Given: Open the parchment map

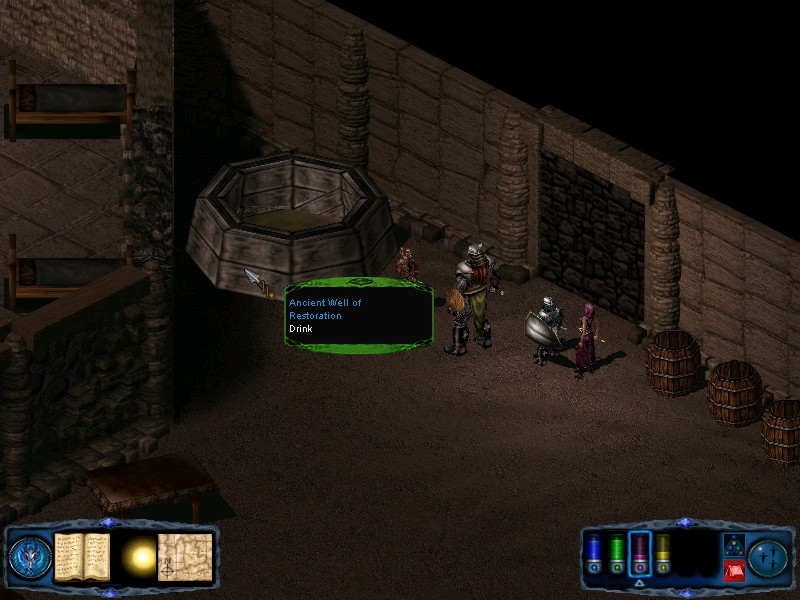Looking at the screenshot, I should pyautogui.click(x=186, y=555).
